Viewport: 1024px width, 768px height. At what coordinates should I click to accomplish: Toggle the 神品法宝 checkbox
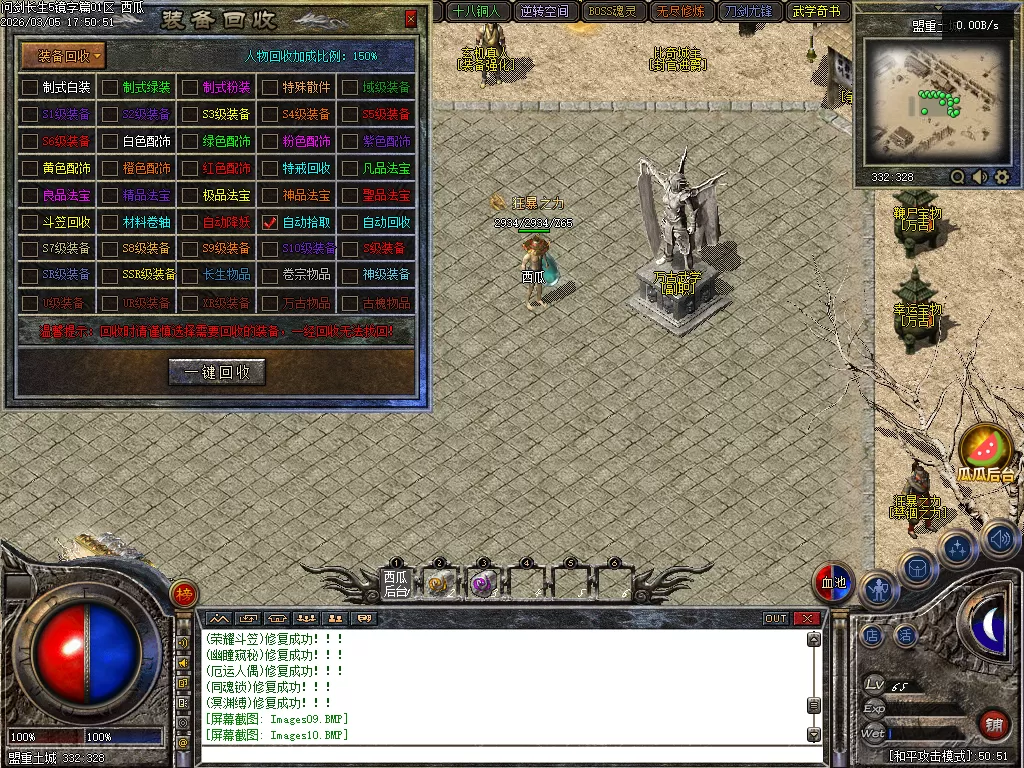click(x=270, y=195)
